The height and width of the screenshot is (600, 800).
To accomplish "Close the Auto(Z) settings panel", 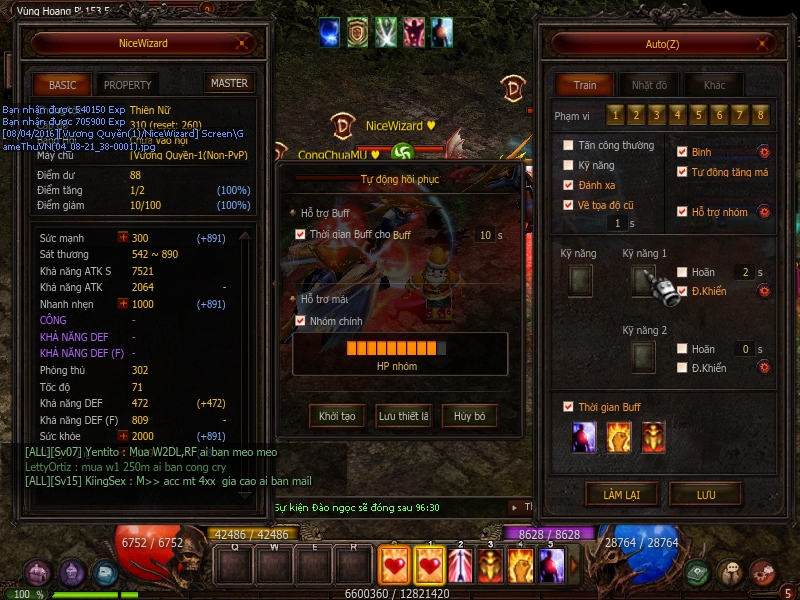I will click(x=763, y=44).
